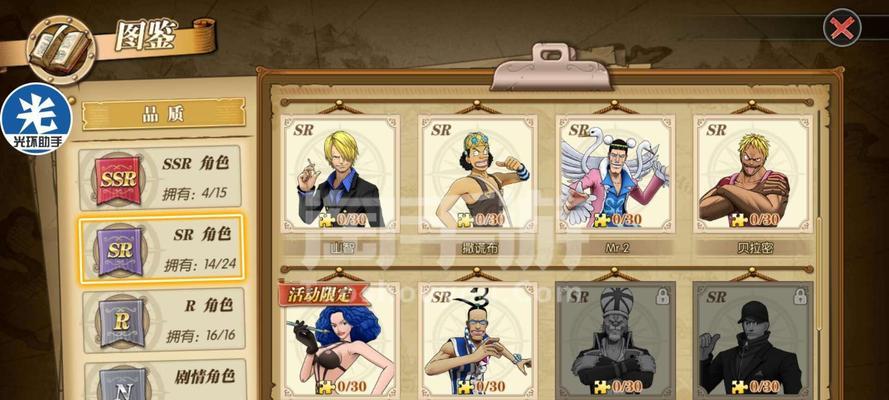Choose the 撒谎布 character card
This screenshot has width=889, height=400.
click(478, 173)
